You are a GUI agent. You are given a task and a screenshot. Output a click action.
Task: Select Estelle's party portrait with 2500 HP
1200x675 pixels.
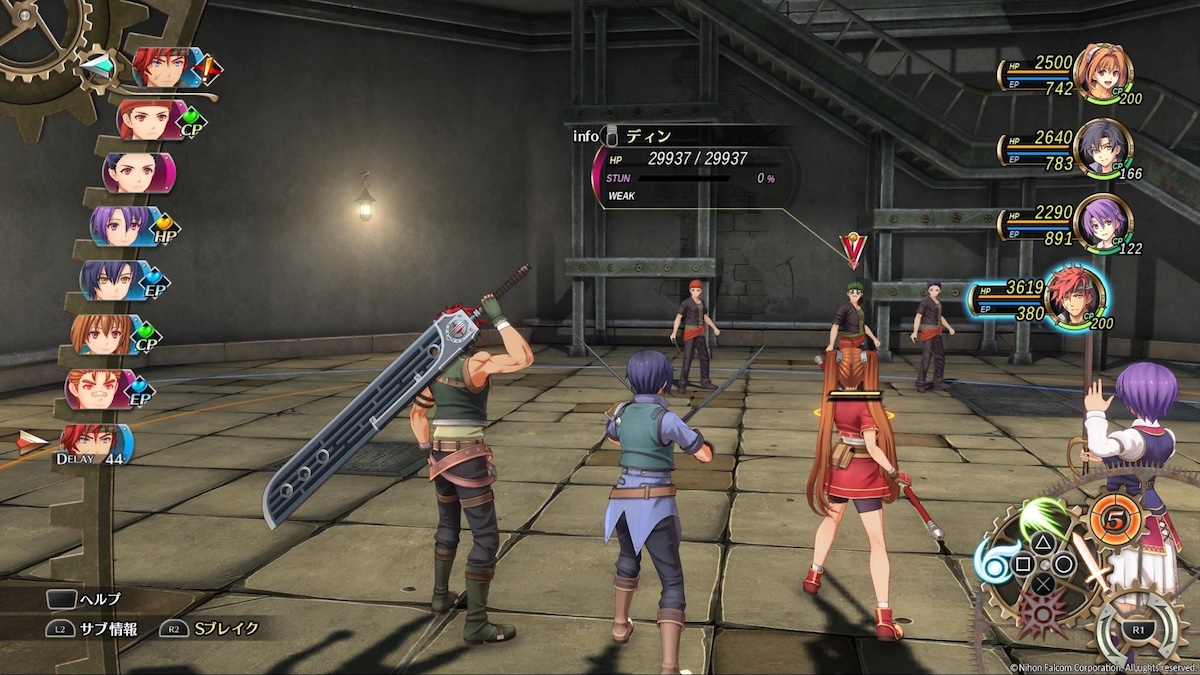(1102, 72)
